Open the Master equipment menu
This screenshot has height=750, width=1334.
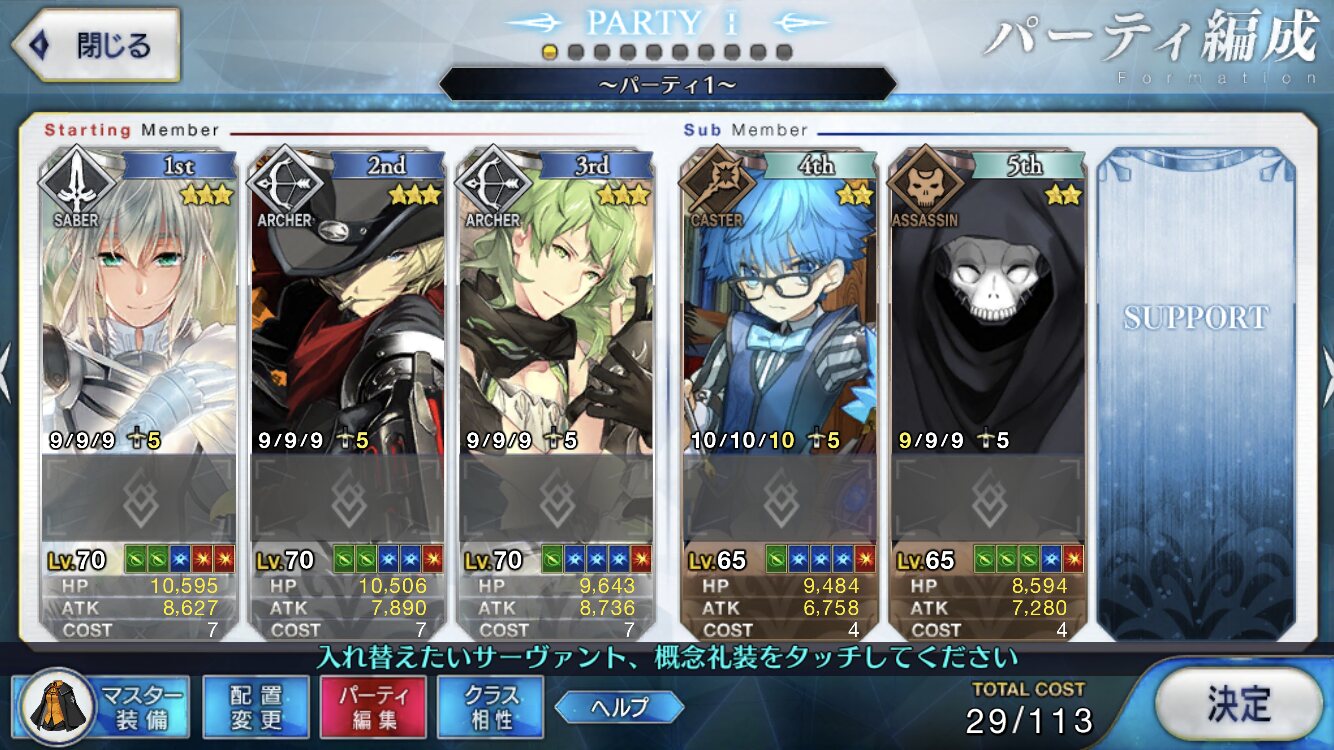[x=100, y=707]
